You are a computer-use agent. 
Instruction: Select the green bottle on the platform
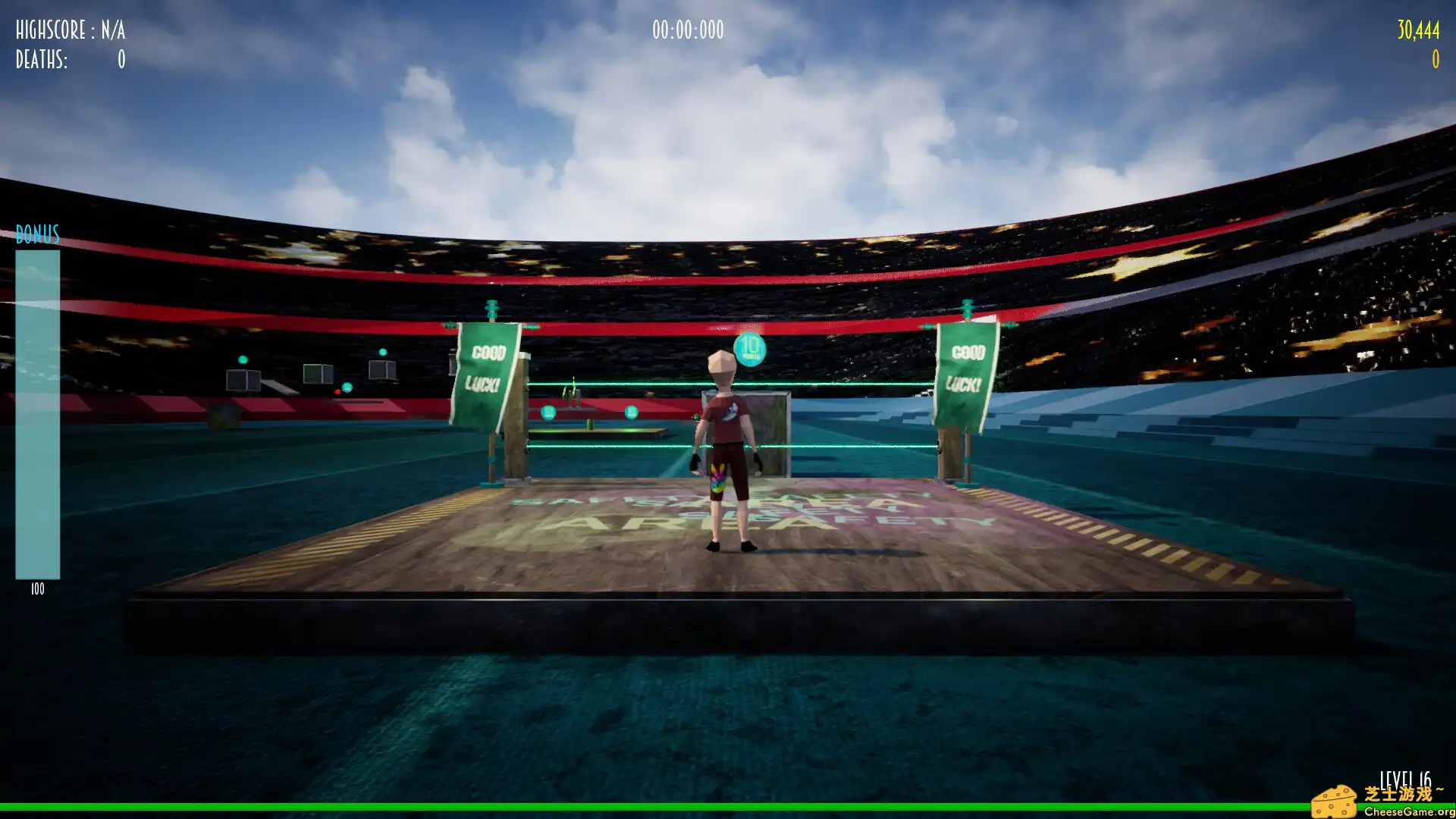[x=589, y=425]
